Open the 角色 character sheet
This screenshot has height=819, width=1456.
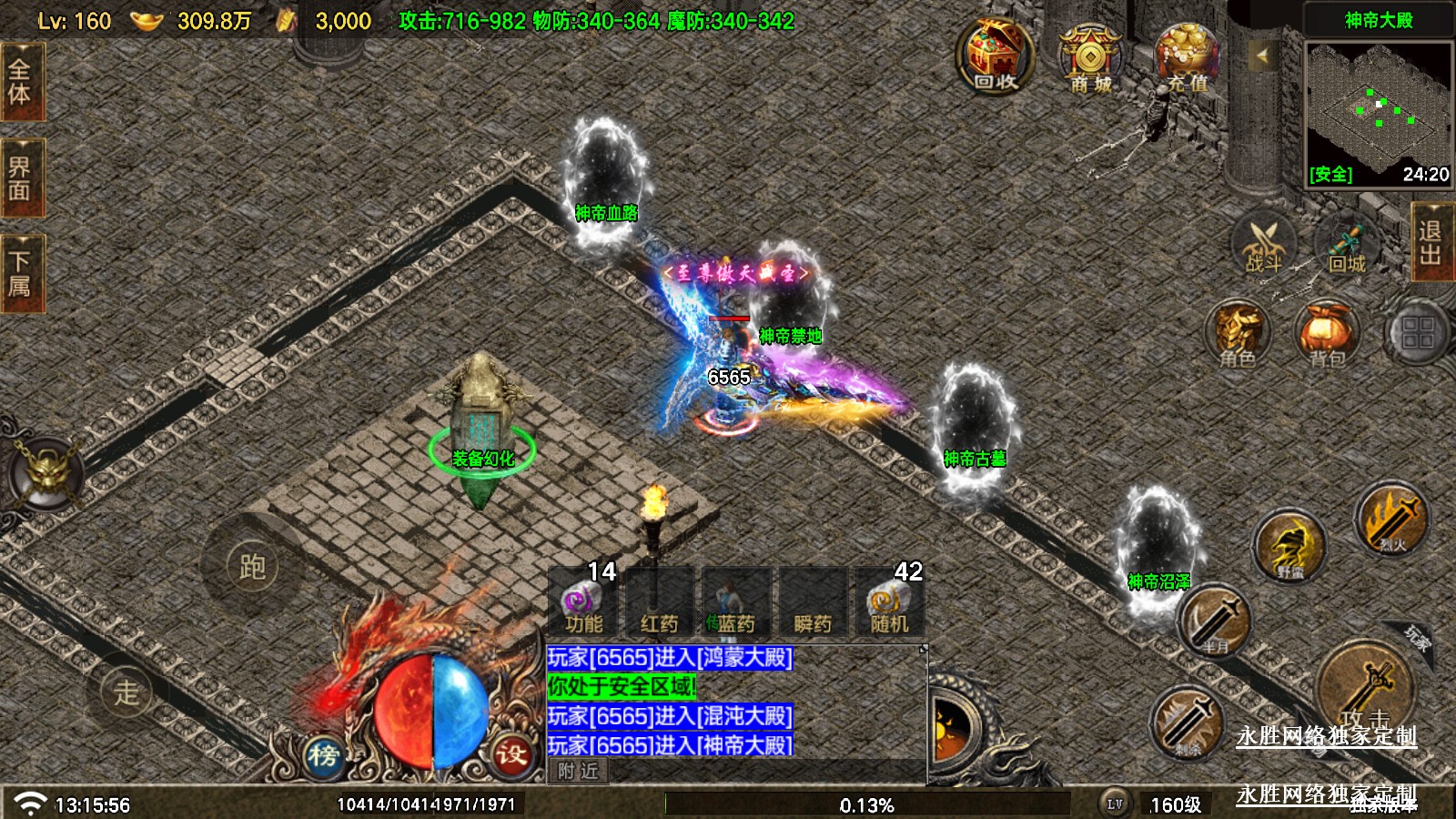[x=1238, y=335]
